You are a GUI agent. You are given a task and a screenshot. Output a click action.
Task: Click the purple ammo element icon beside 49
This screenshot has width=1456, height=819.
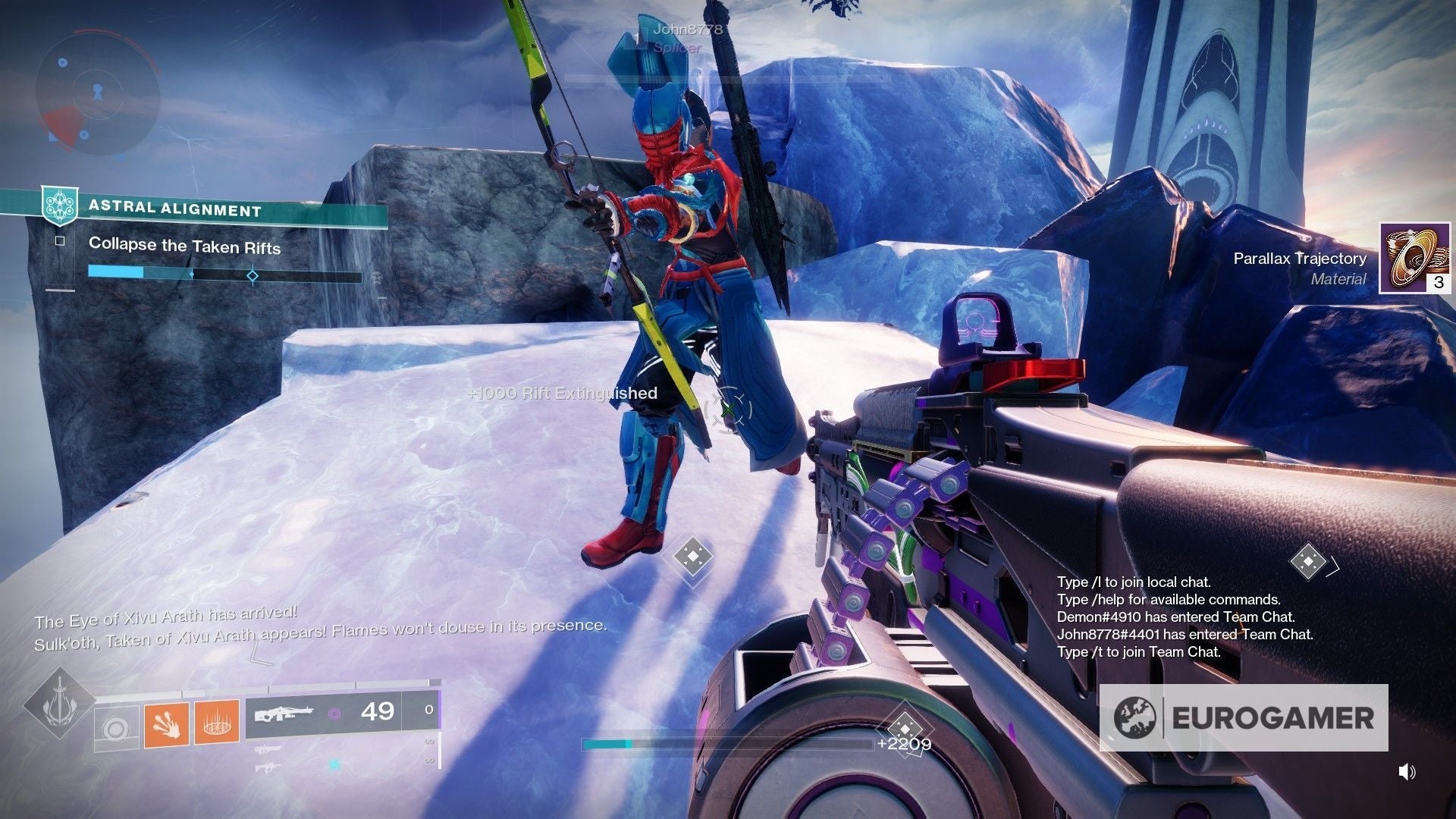point(337,714)
